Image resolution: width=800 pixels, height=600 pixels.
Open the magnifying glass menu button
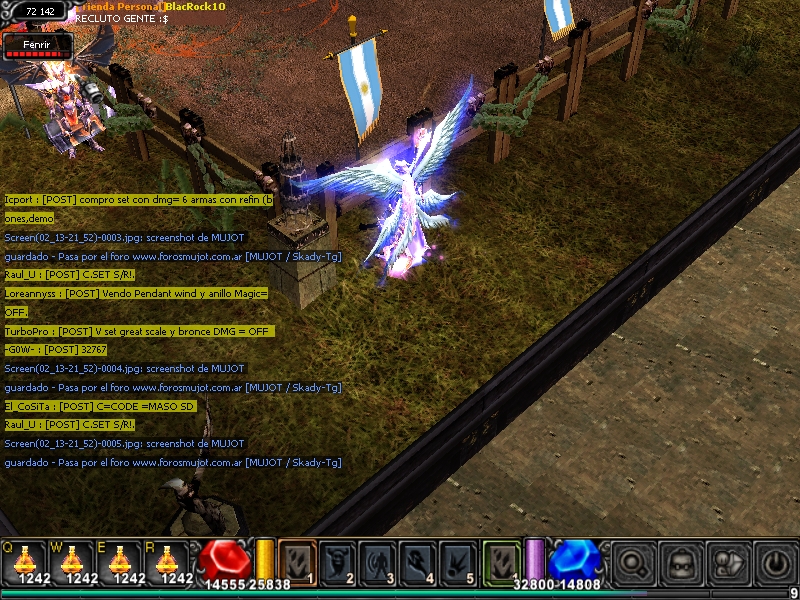(634, 562)
